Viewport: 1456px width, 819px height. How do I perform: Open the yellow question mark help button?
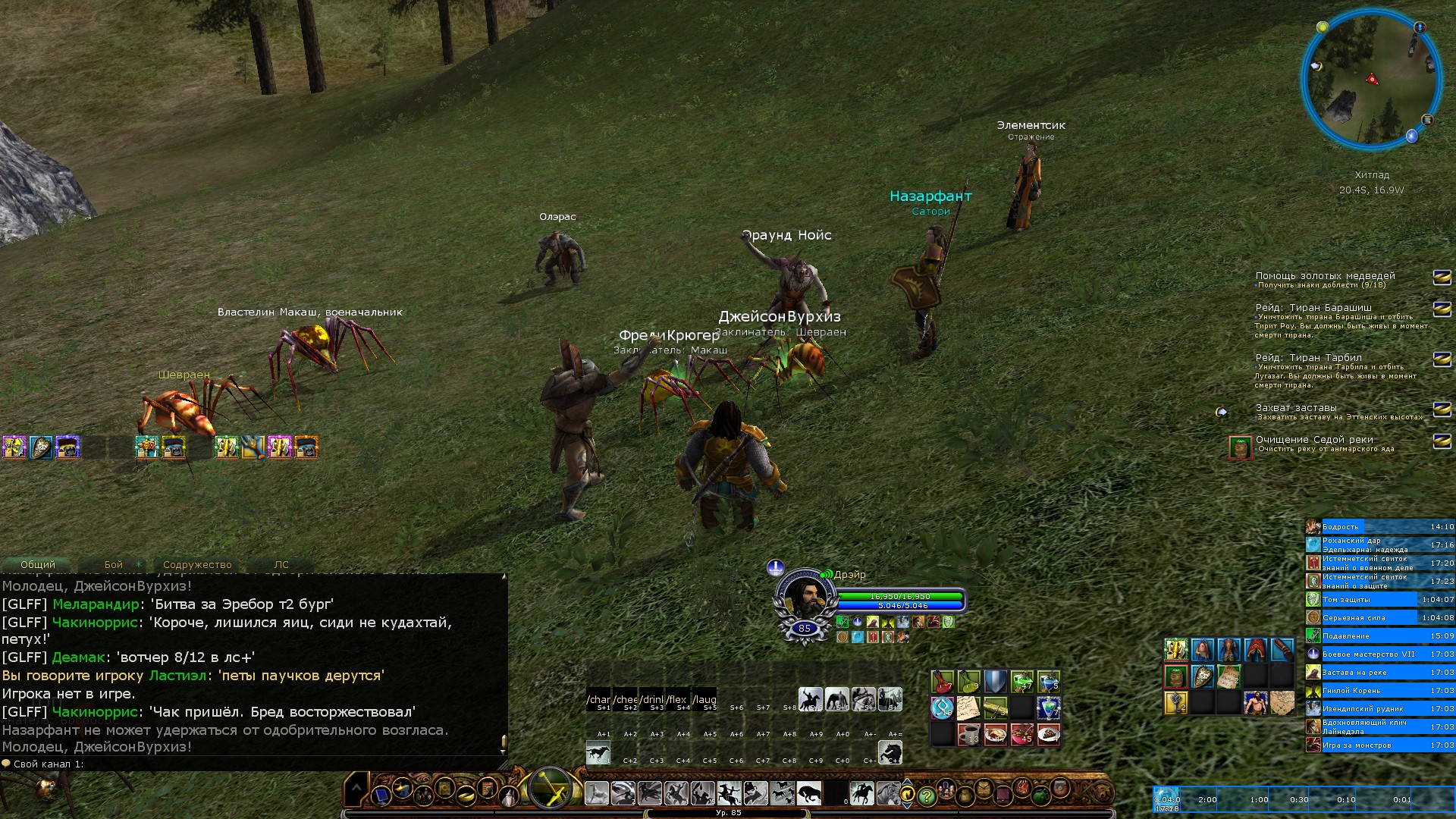[926, 796]
